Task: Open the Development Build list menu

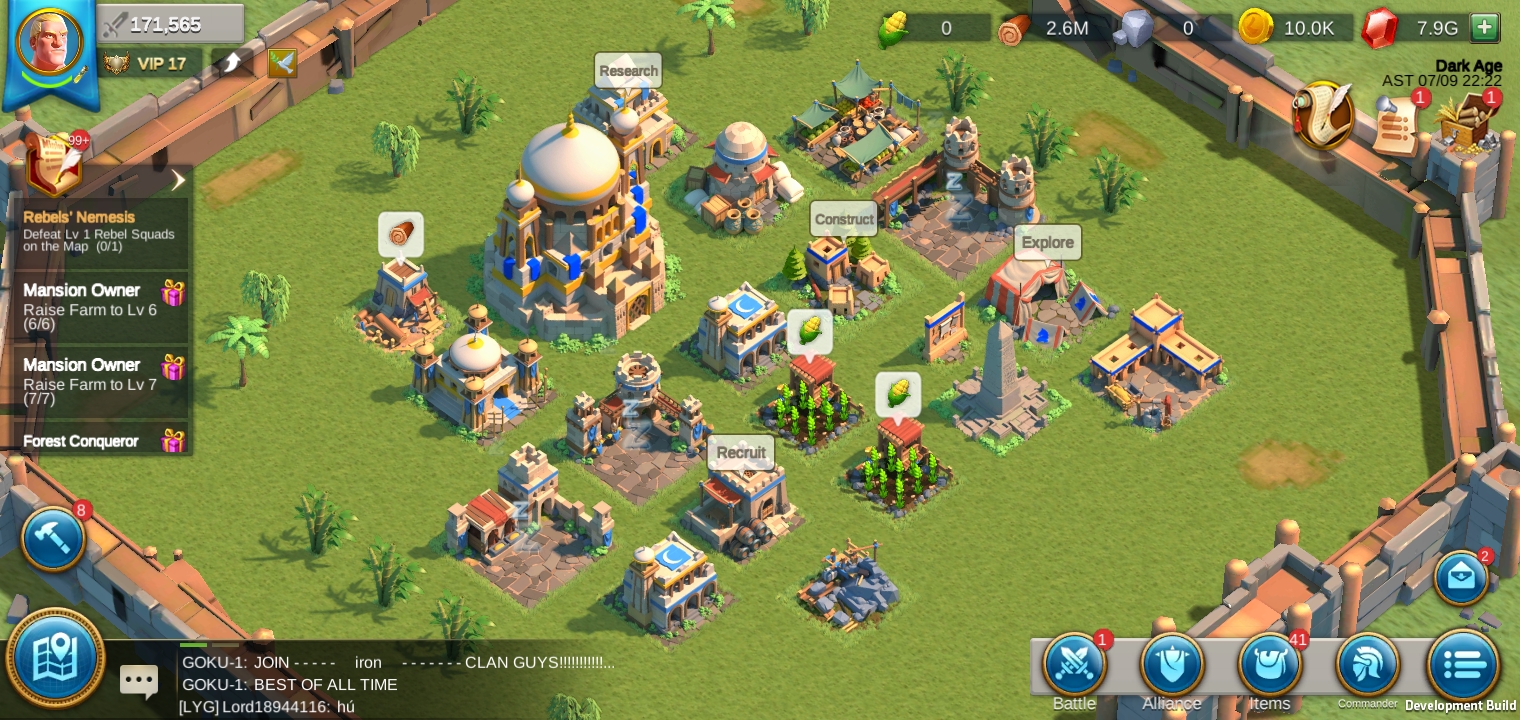Action: 1462,663
